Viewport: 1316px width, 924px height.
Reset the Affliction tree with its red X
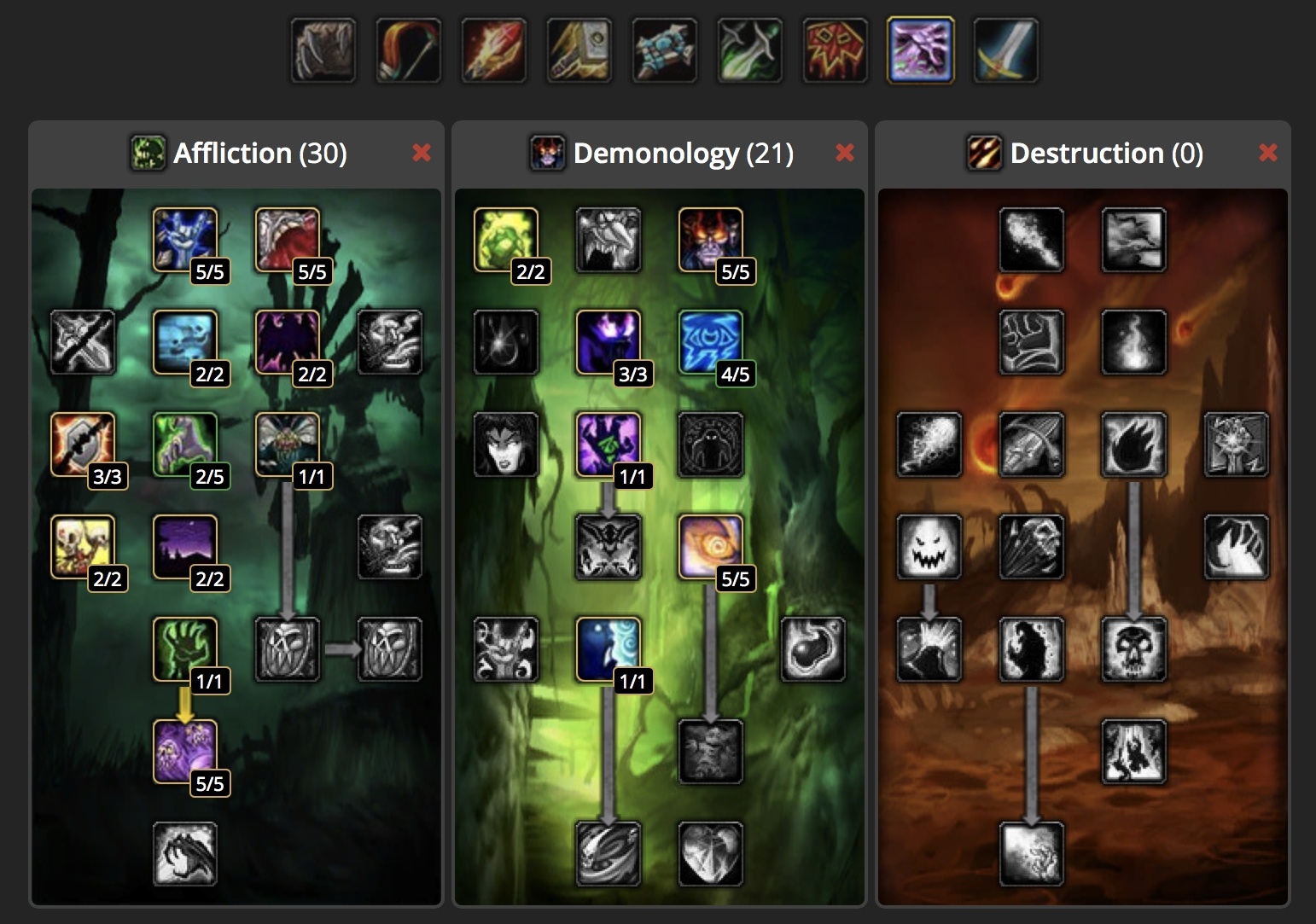422,154
